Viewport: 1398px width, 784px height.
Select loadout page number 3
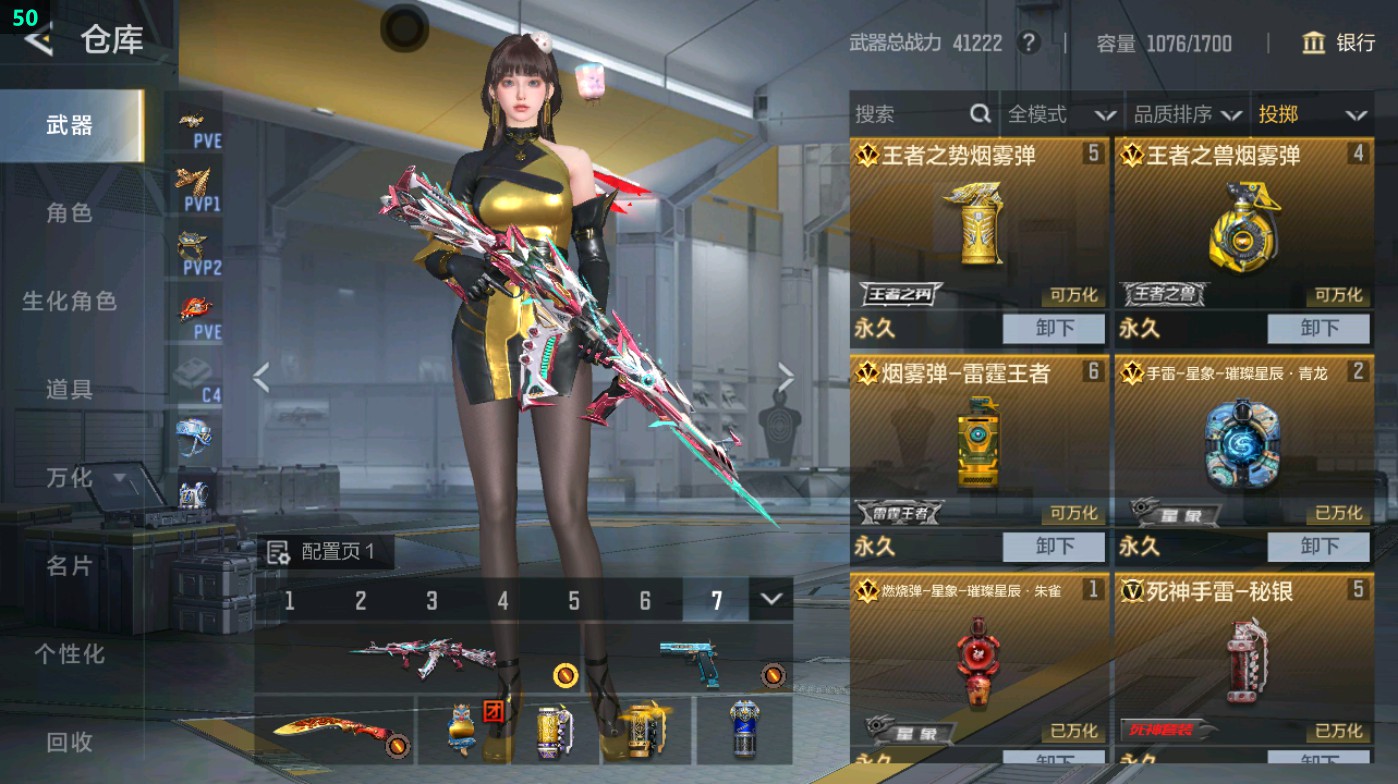[432, 602]
